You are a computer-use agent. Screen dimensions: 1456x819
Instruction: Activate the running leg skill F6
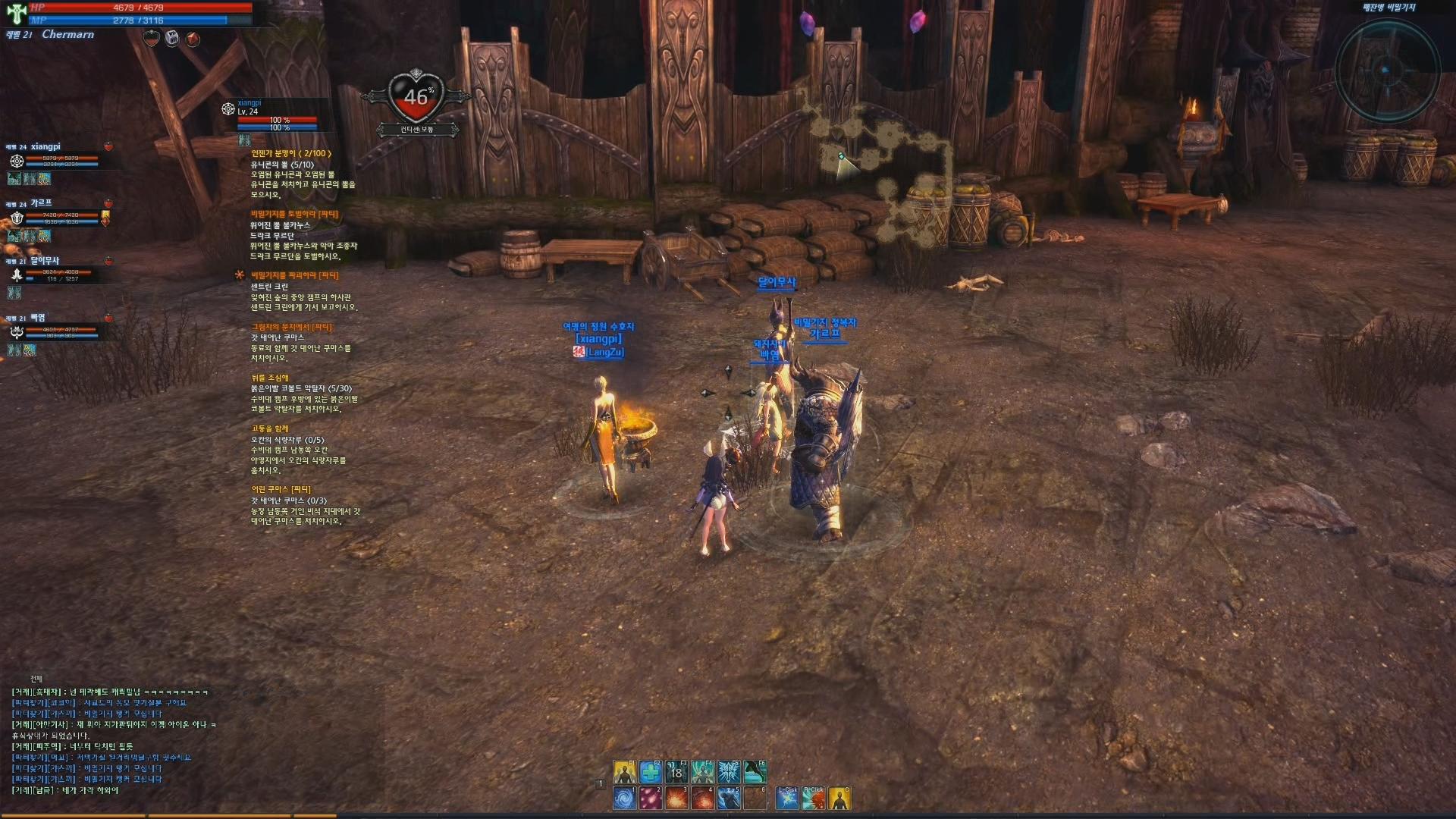coord(755,772)
